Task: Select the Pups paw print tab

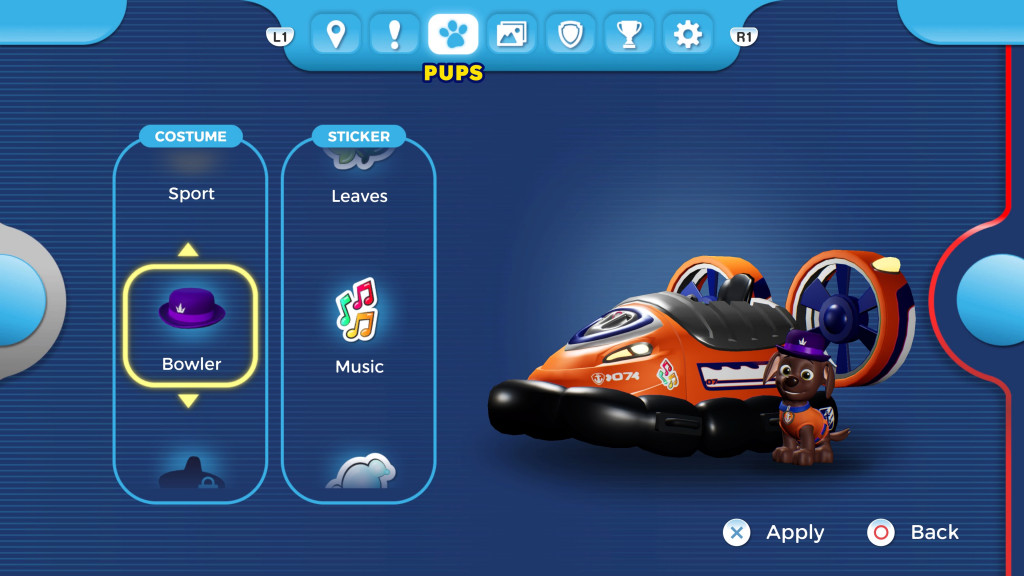Action: [453, 34]
